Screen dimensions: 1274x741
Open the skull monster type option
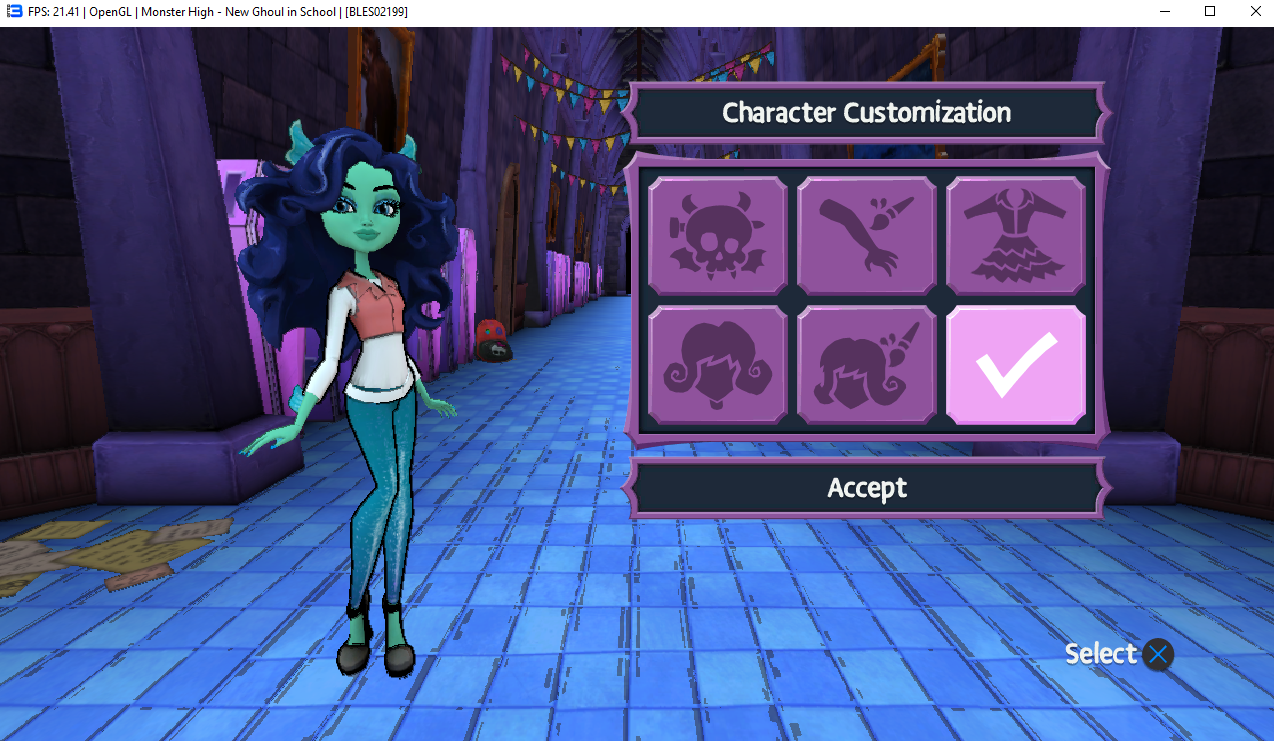(x=717, y=236)
